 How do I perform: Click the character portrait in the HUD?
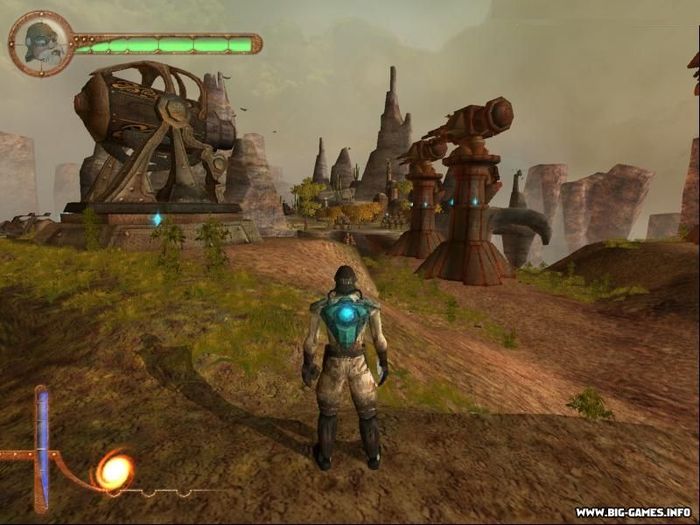pyautogui.click(x=40, y=43)
